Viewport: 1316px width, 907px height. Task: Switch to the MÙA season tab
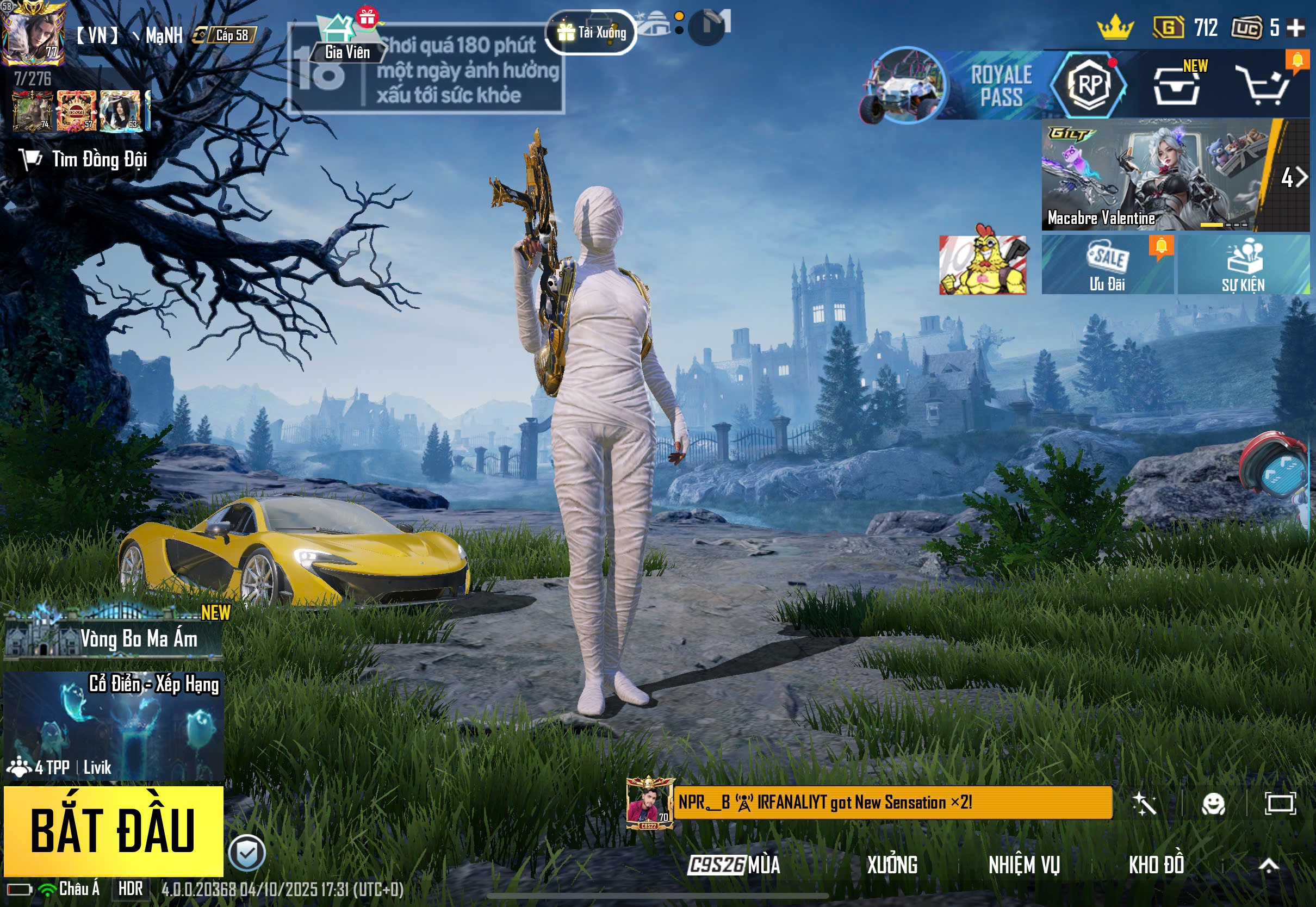point(734,865)
